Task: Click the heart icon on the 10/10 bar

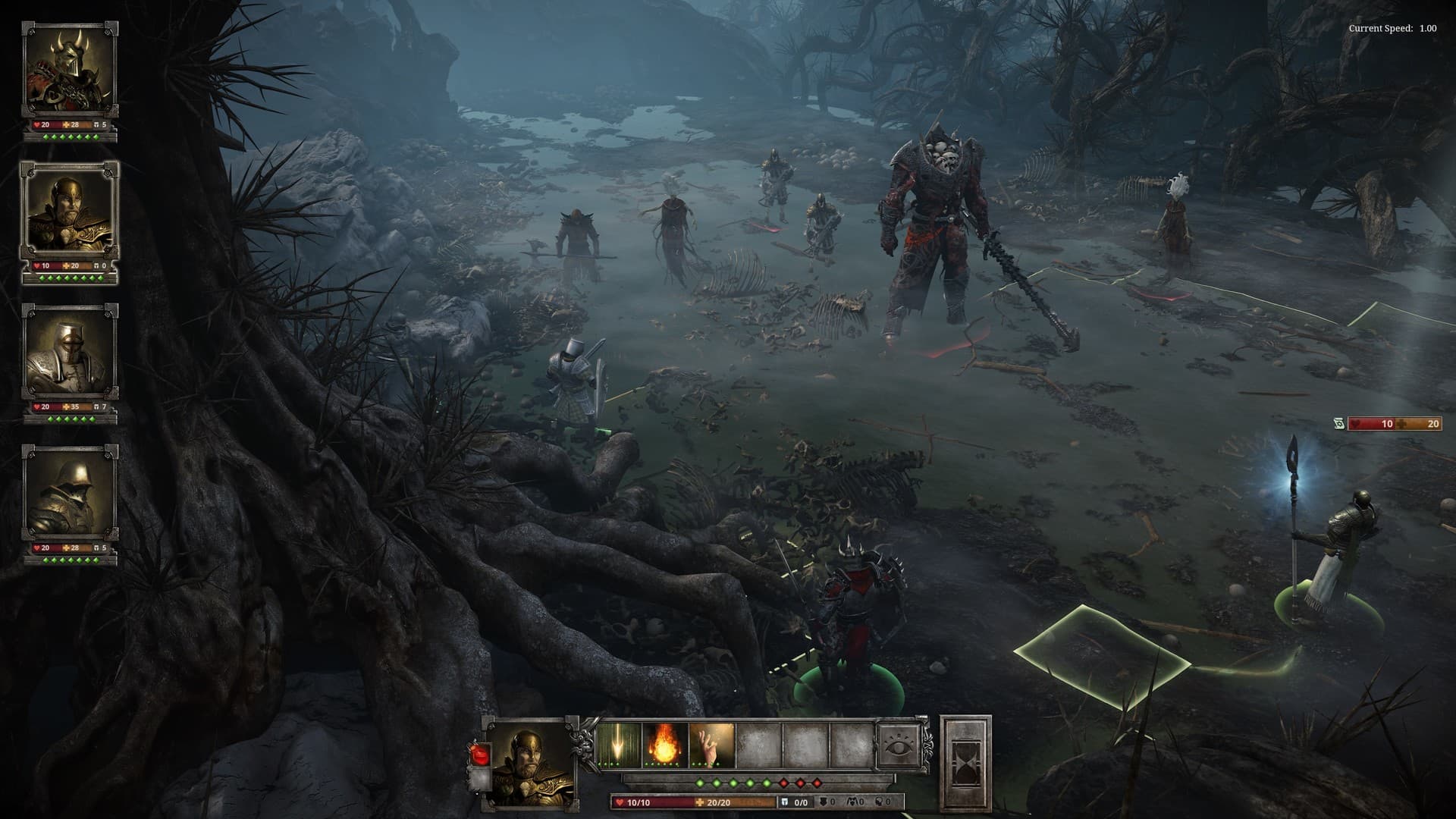Action: point(619,801)
